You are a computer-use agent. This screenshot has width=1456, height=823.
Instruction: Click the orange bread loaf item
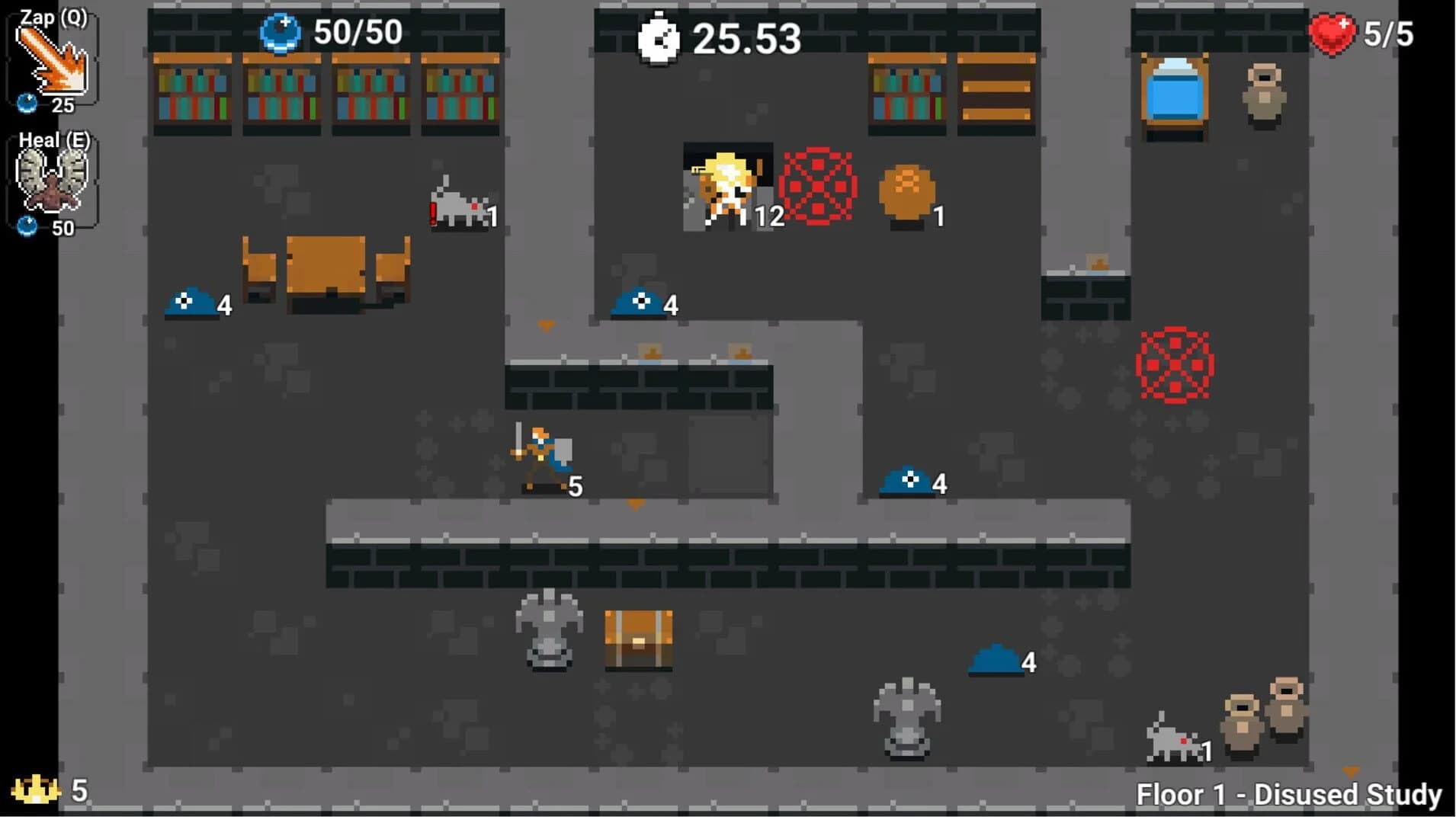coord(907,191)
